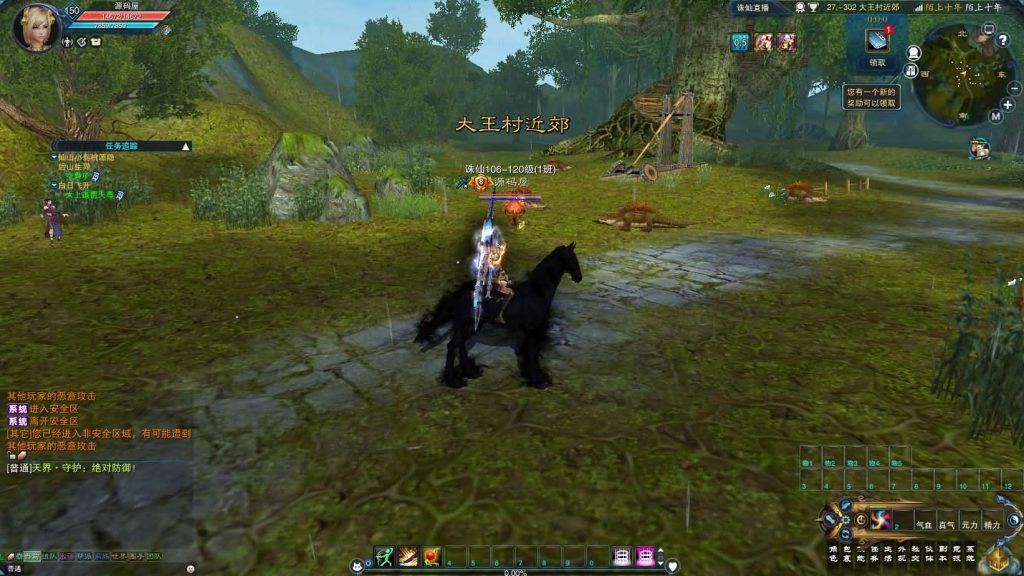1024x576 pixels.
Task: Claim the reward with the 领取 button
Action: point(877,62)
